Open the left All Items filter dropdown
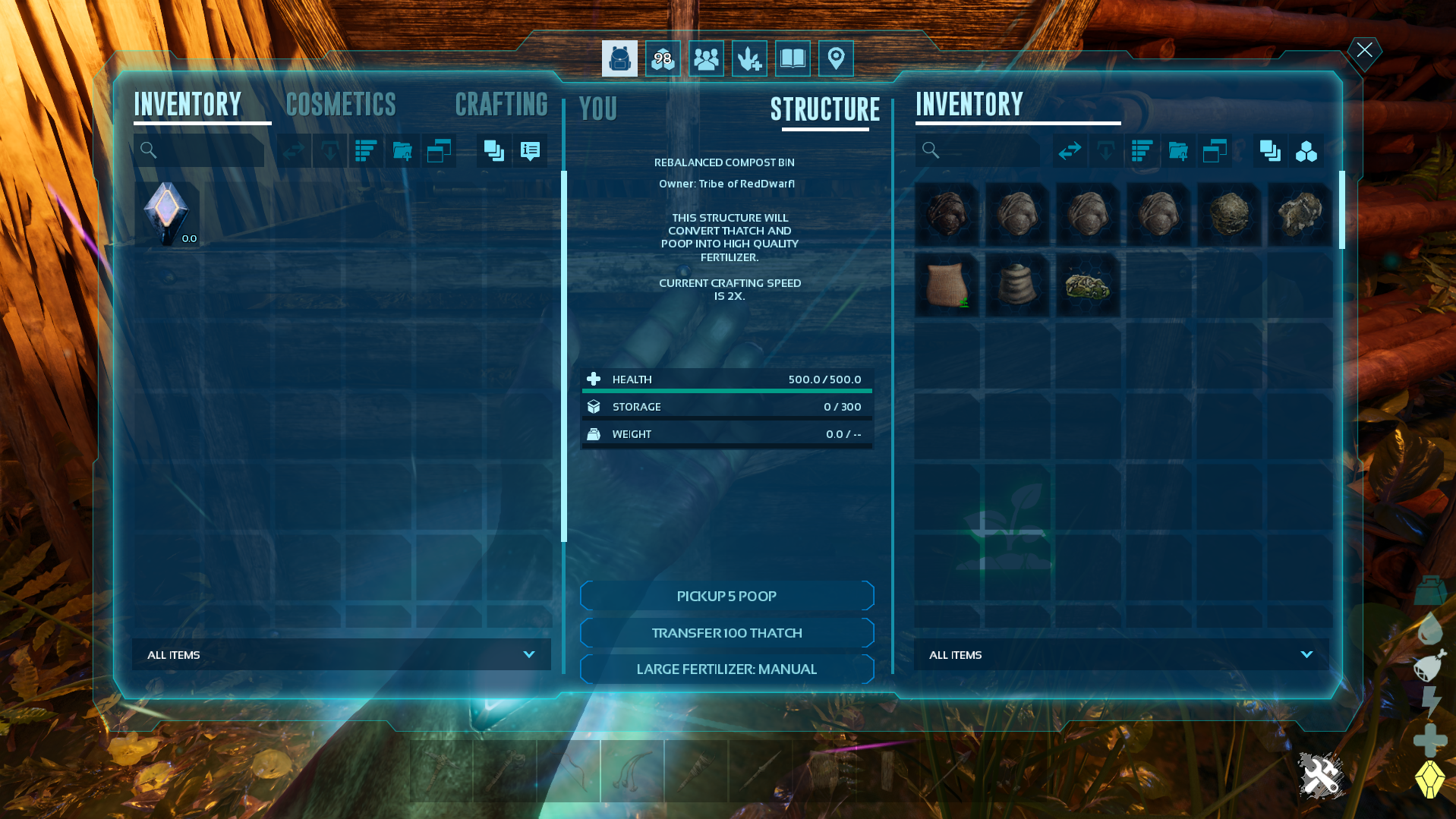This screenshot has height=819, width=1456. click(x=342, y=654)
